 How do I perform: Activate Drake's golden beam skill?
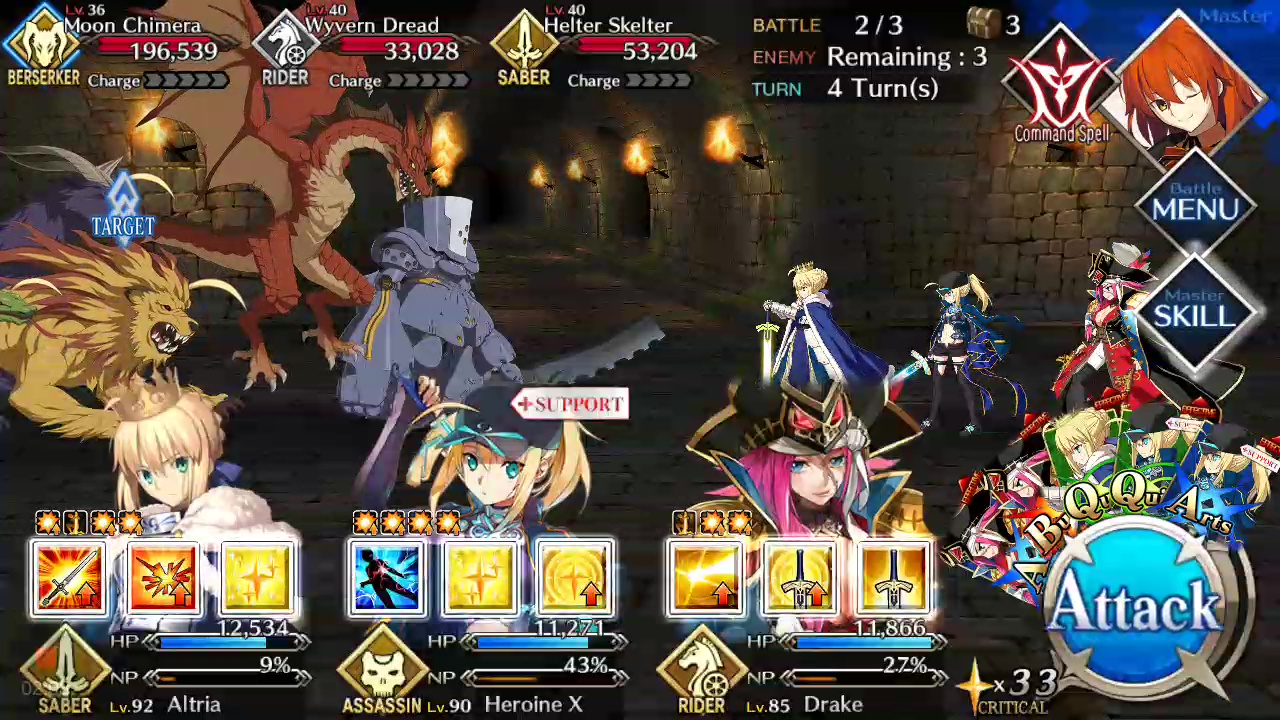pyautogui.click(x=705, y=578)
